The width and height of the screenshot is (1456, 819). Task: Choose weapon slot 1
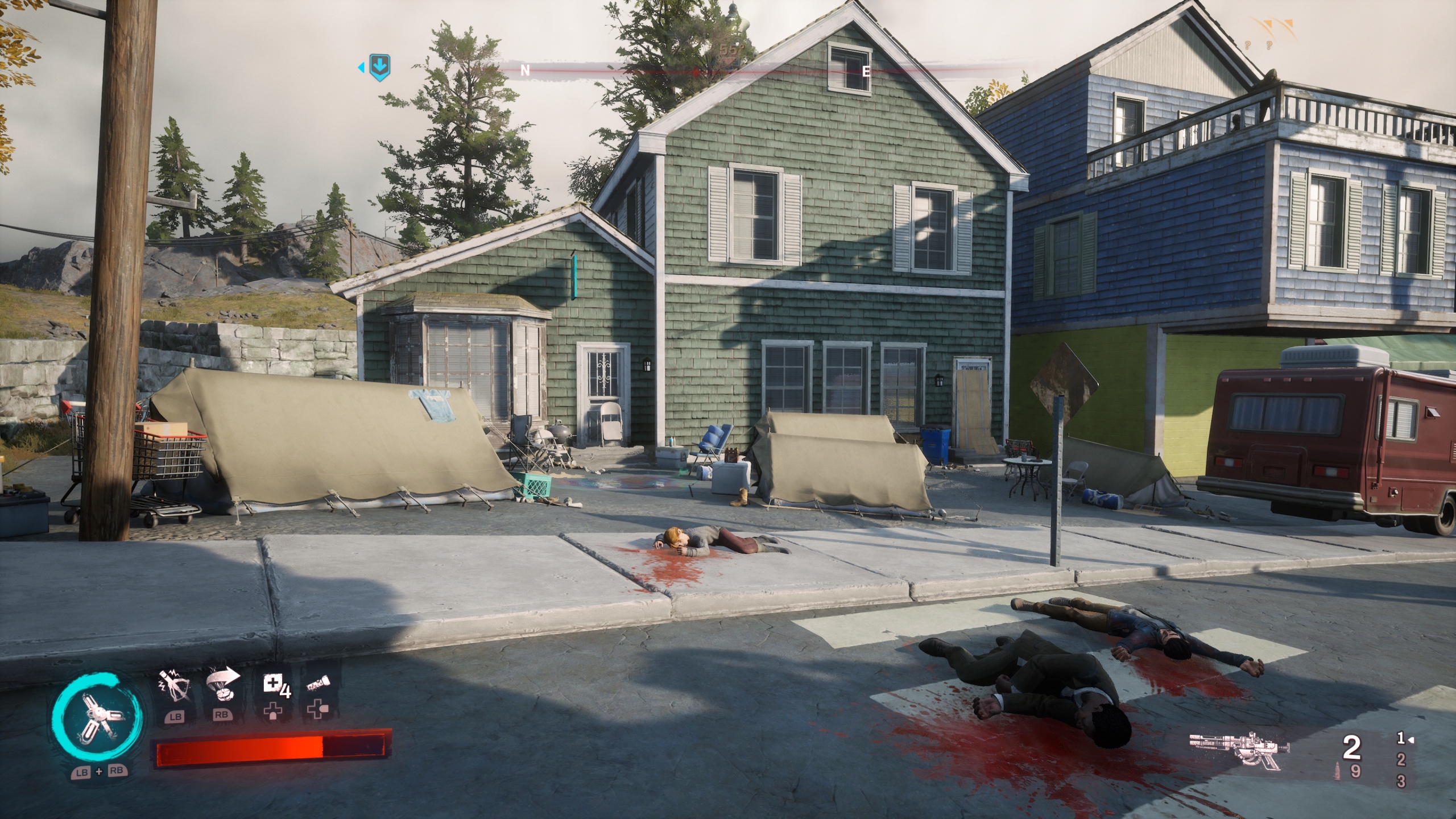(x=1401, y=739)
